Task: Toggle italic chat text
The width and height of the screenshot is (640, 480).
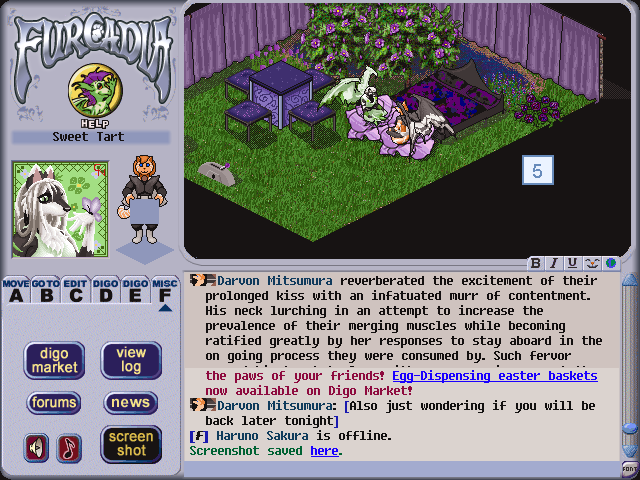Action: coord(554,263)
